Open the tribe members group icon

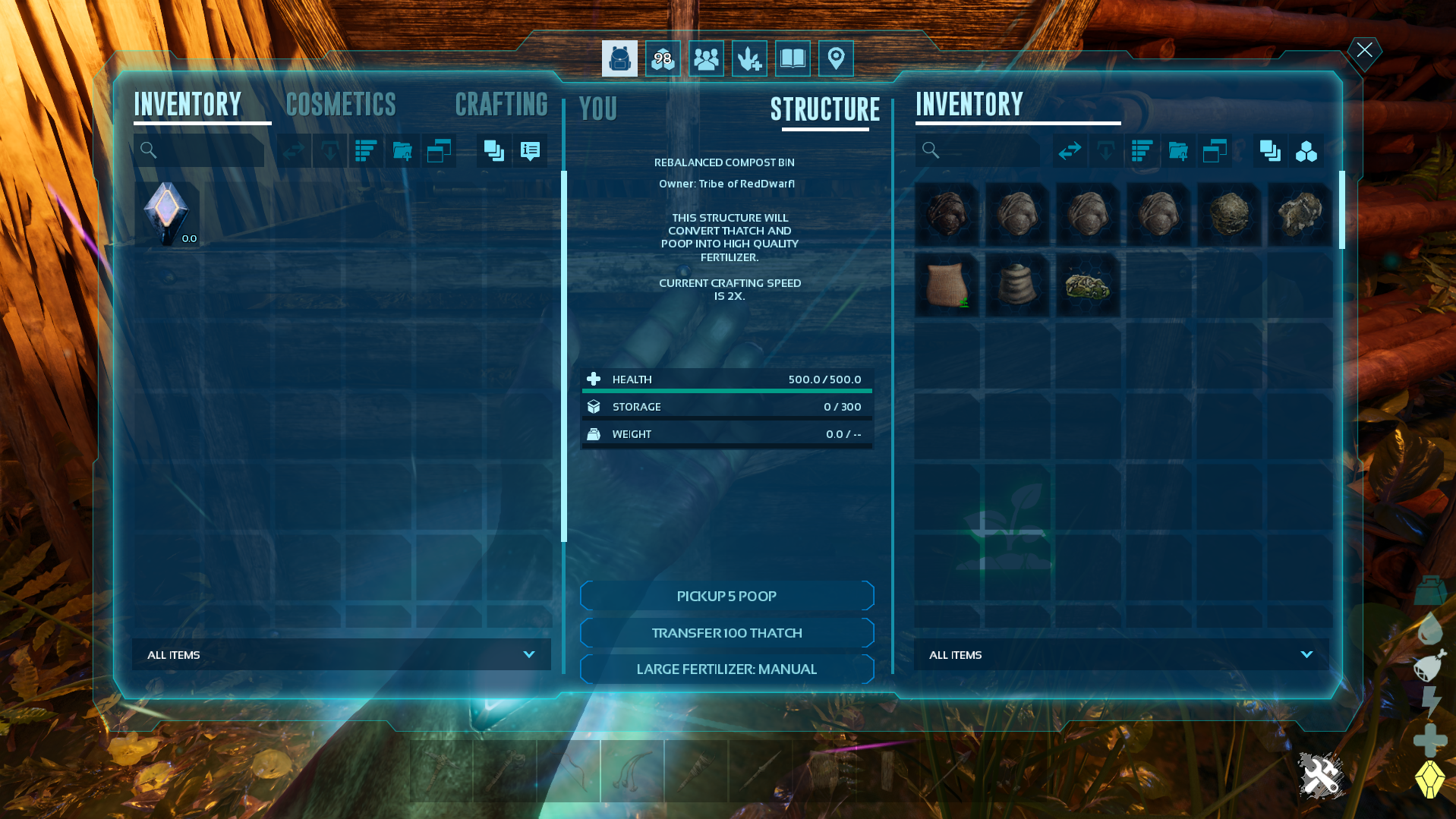click(706, 58)
